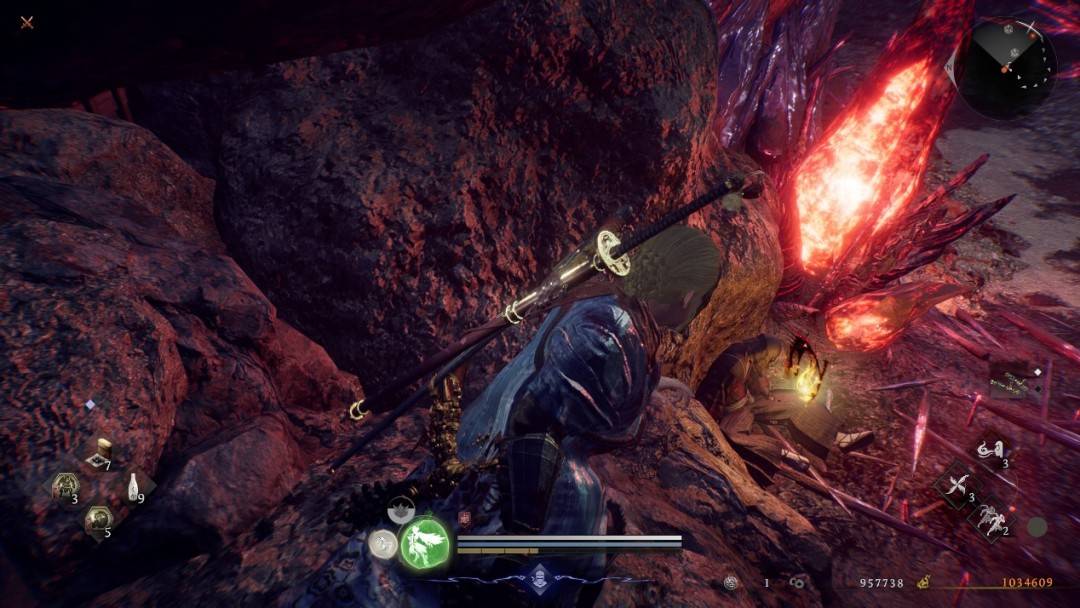Click the orange X icon at top-left
The image size is (1080, 608).
(x=27, y=22)
